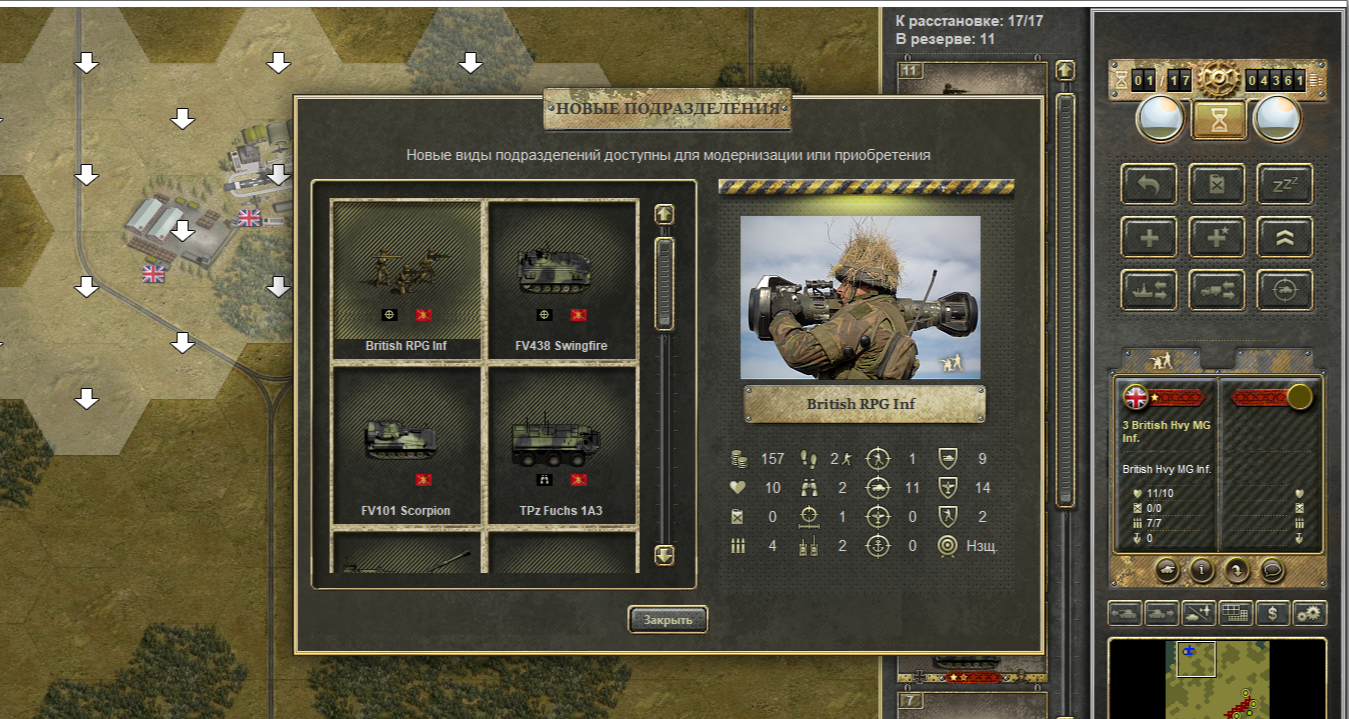Click the minimap to move the view

[x=1216, y=680]
